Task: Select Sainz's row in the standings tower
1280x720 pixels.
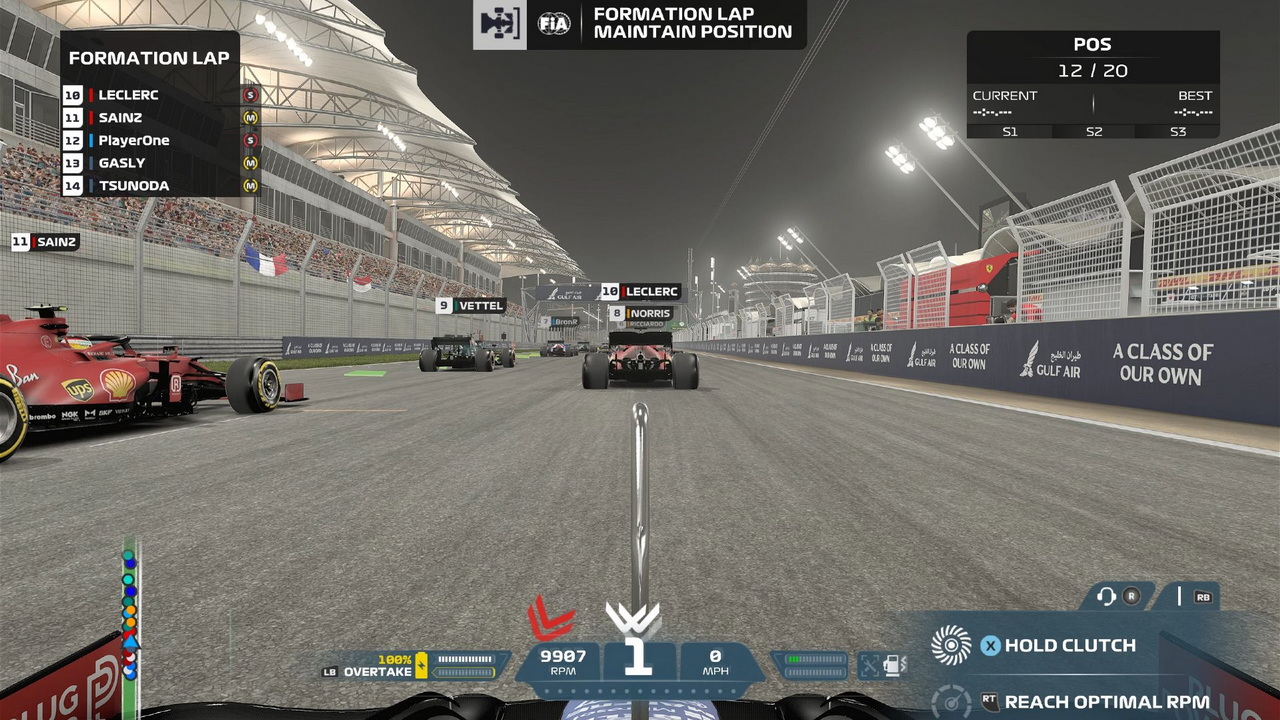Action: (160, 118)
